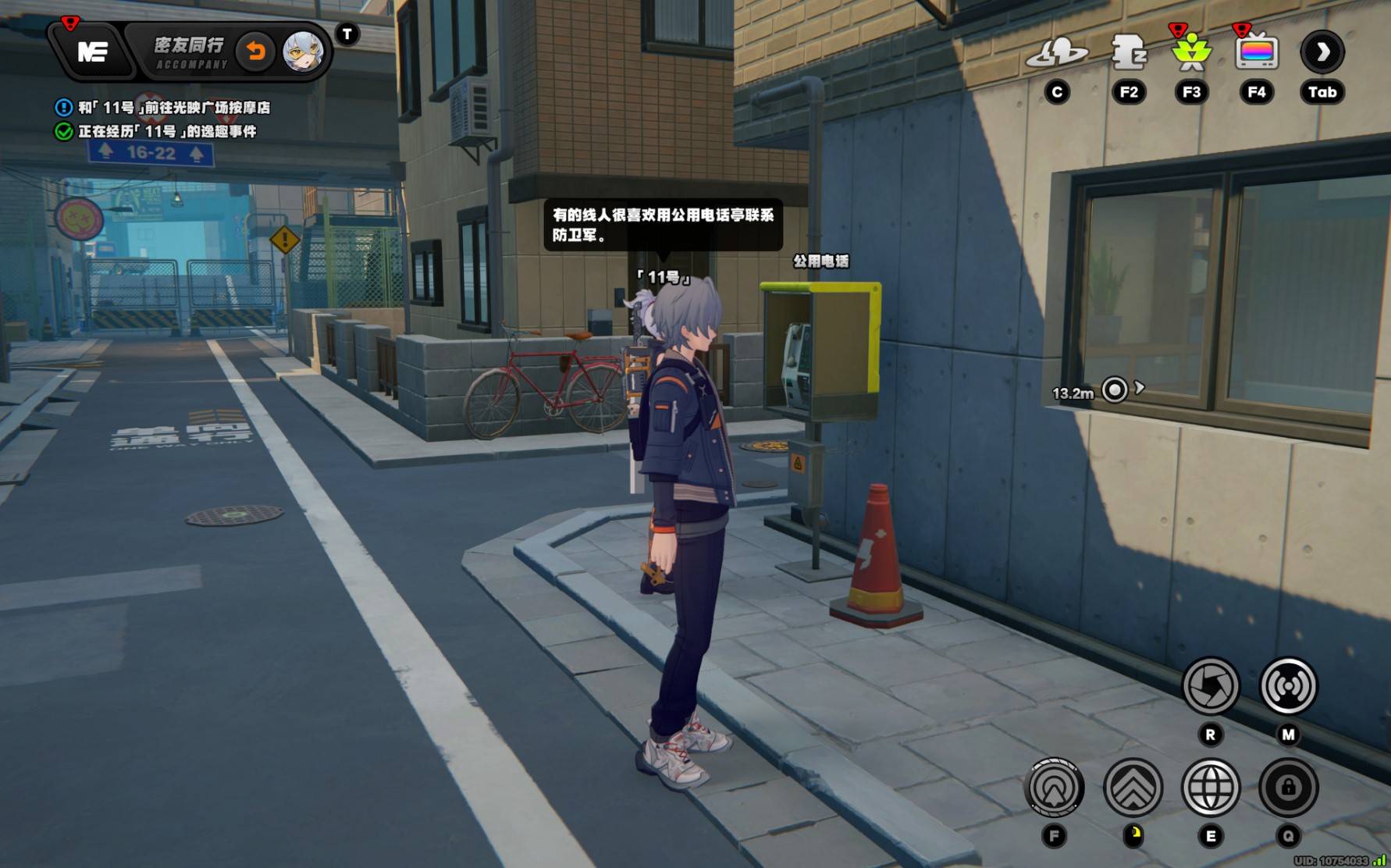Open the ME phone menu badge
Screen dimensions: 1391x868
(x=93, y=52)
